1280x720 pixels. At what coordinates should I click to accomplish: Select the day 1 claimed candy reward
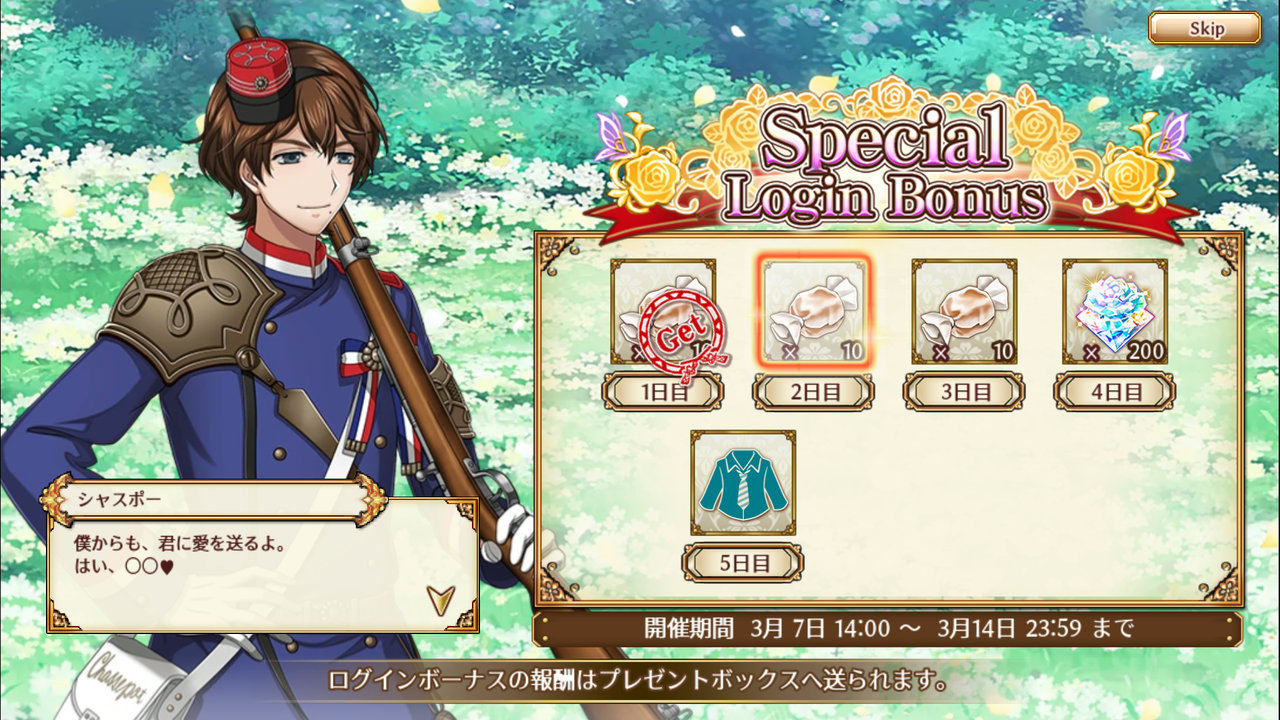point(663,312)
